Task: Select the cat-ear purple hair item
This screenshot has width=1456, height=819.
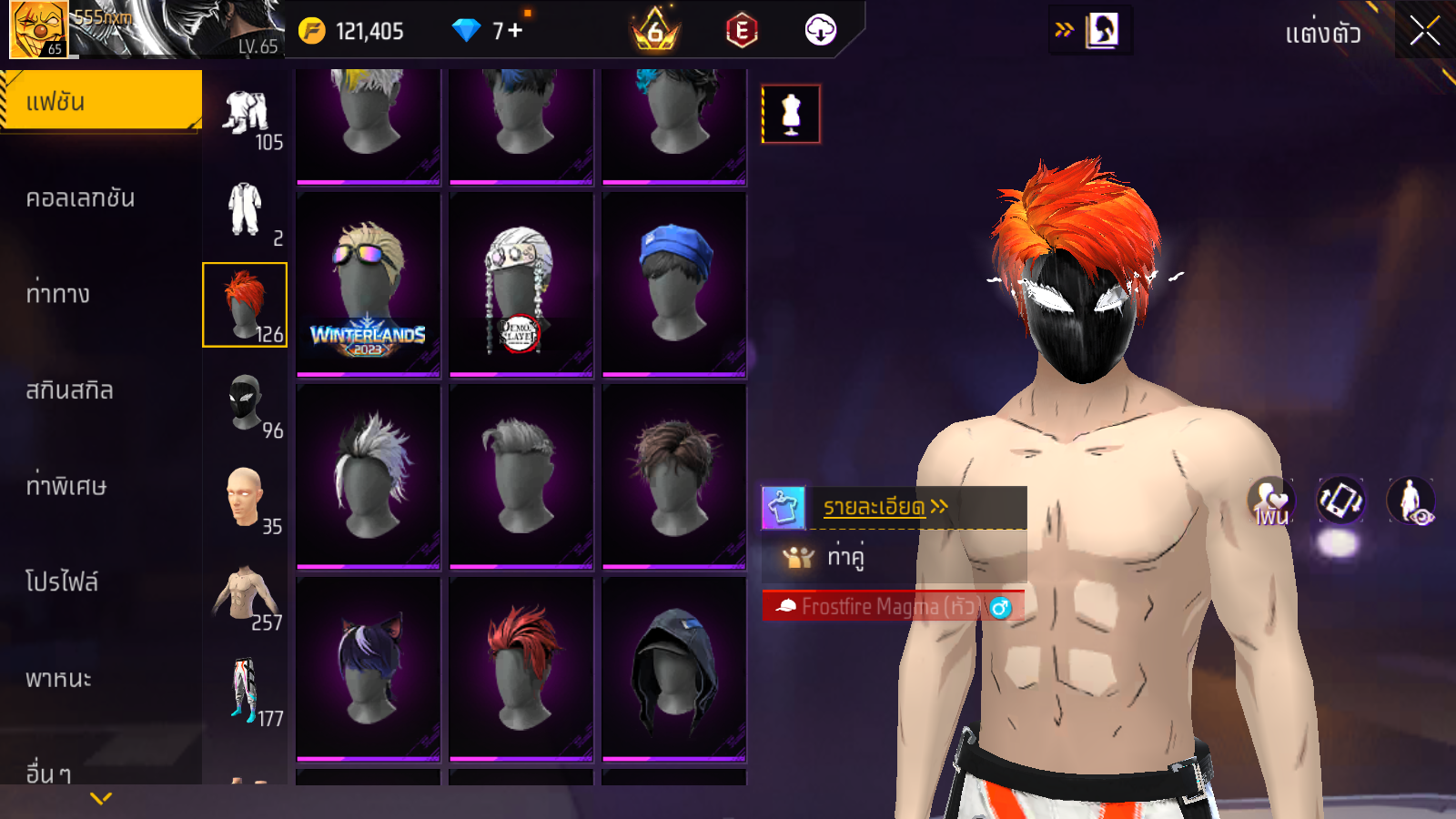Action: 368,668
